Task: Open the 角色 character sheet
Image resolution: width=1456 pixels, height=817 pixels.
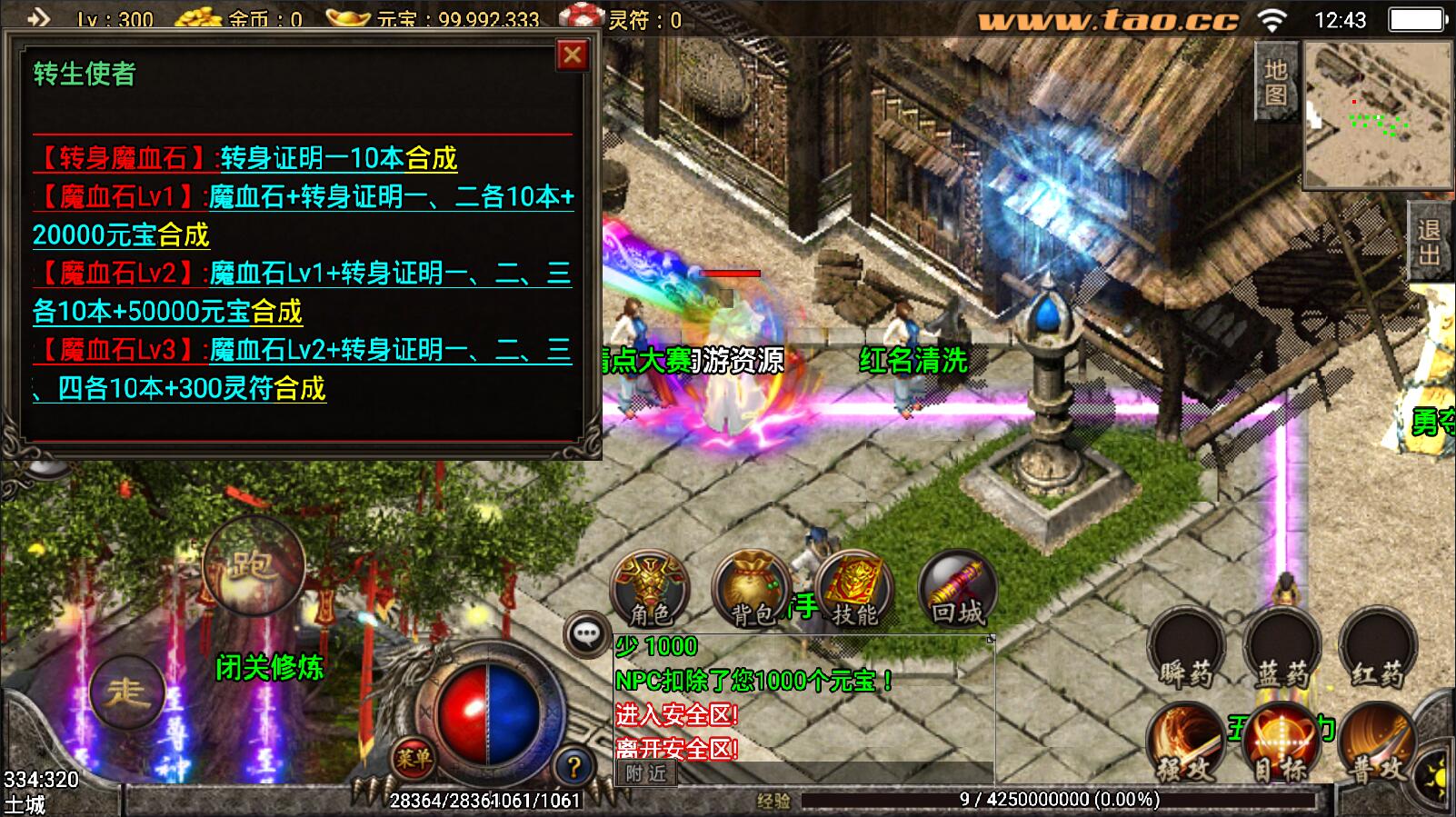Action: [x=650, y=589]
